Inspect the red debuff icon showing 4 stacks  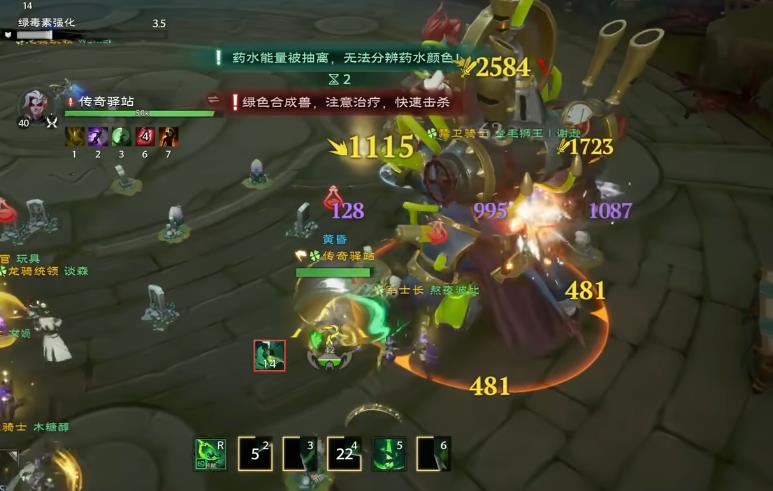coord(145,136)
